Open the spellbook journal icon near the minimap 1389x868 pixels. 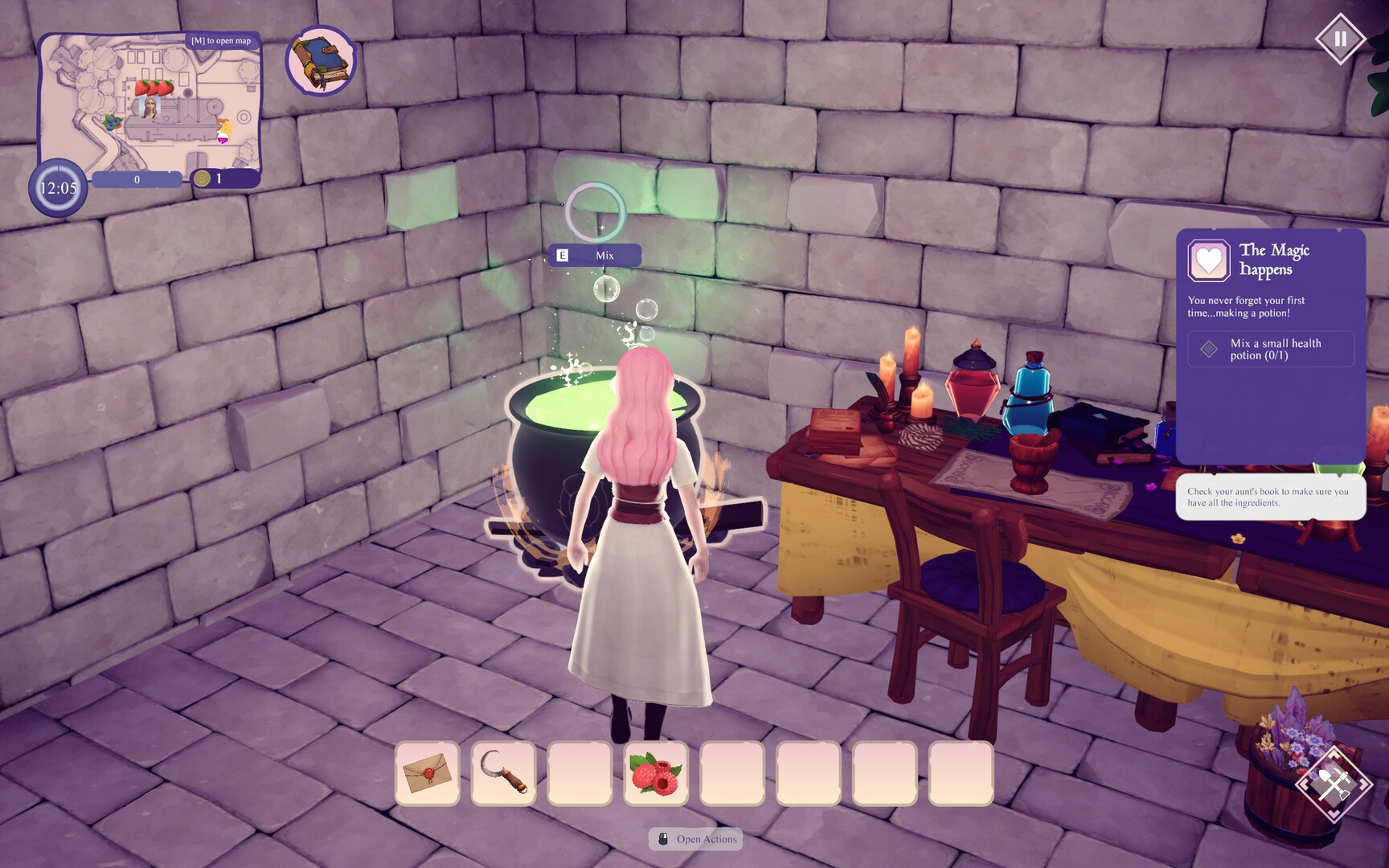click(320, 60)
